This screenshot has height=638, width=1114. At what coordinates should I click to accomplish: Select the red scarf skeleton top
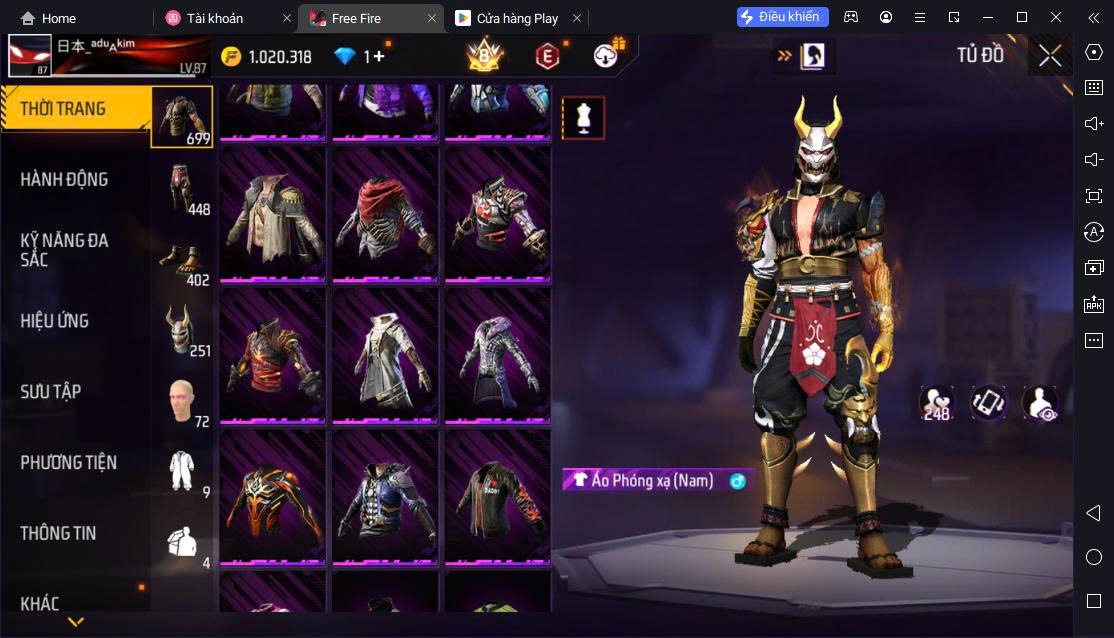pos(385,213)
